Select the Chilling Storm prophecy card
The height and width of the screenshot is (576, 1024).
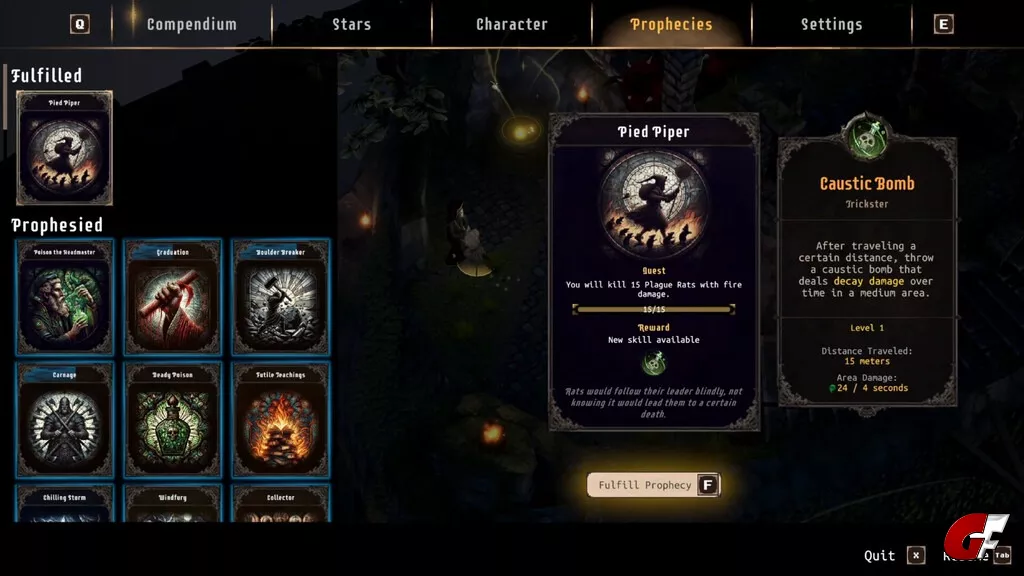64,503
